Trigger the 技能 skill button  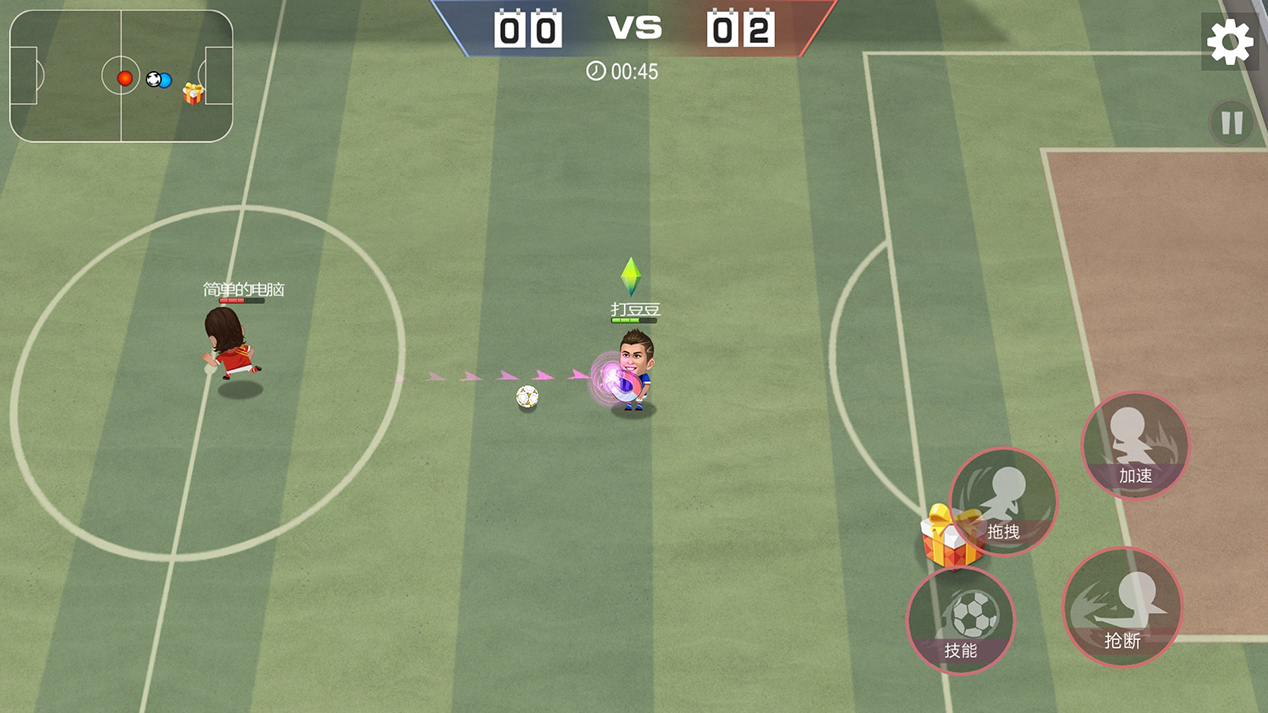pos(961,620)
